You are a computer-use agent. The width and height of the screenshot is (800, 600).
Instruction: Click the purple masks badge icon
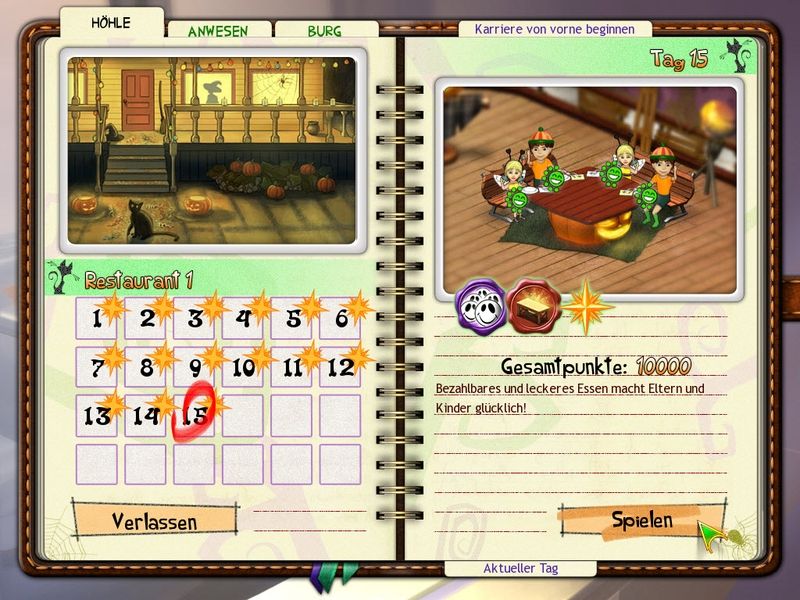point(479,307)
